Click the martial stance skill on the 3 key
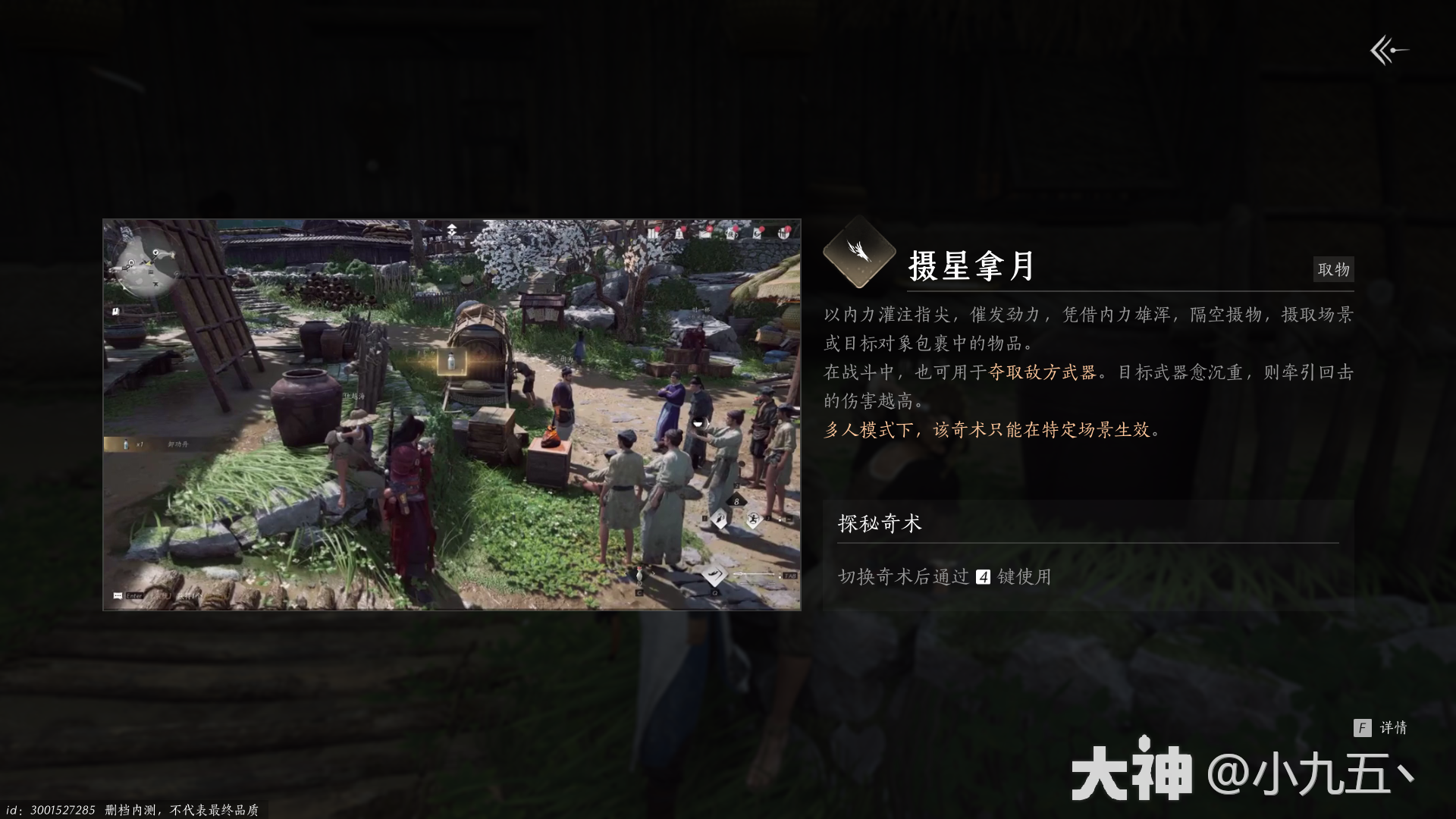This screenshot has width=1456, height=819. pos(754,519)
